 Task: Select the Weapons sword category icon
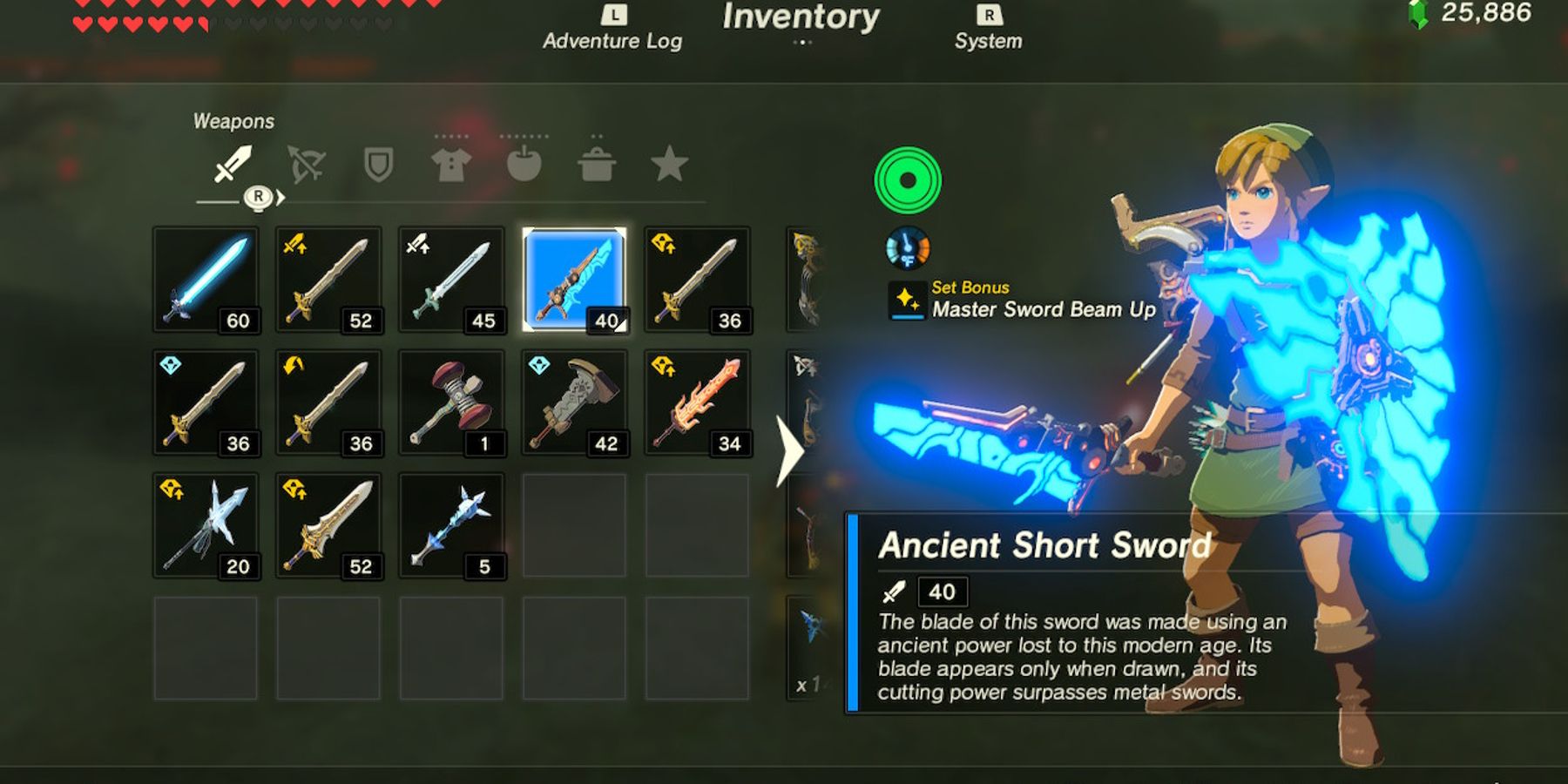233,162
